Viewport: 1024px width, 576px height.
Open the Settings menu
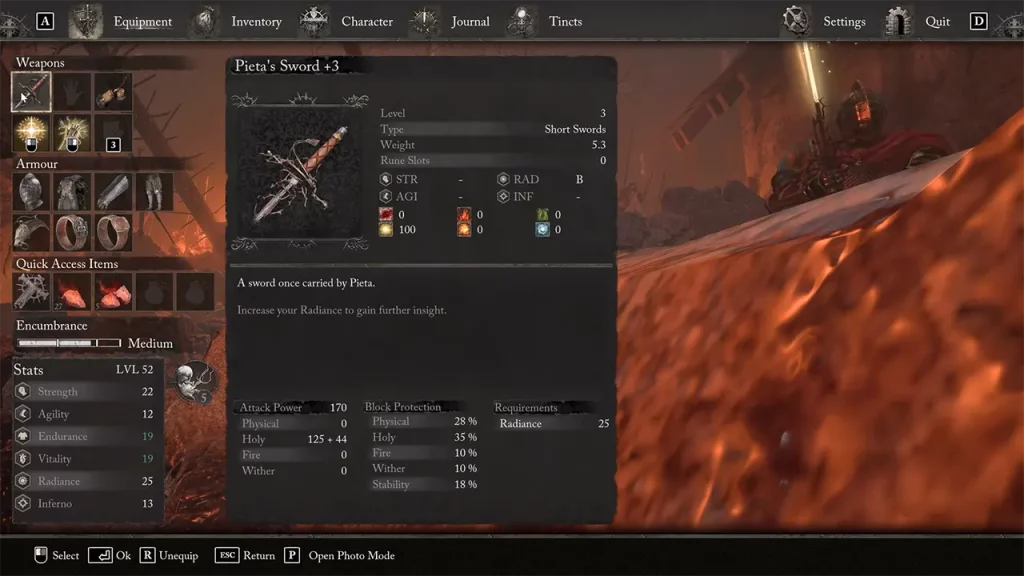844,22
